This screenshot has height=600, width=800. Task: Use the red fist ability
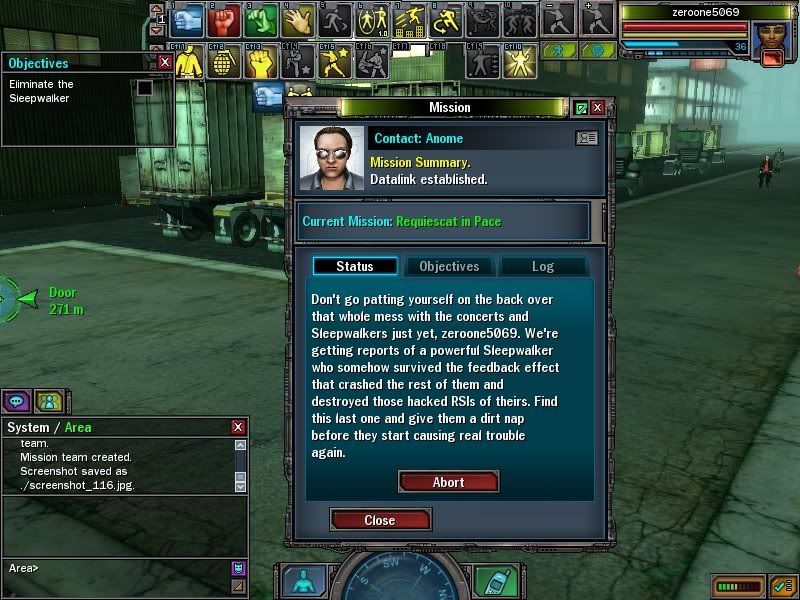coord(225,20)
